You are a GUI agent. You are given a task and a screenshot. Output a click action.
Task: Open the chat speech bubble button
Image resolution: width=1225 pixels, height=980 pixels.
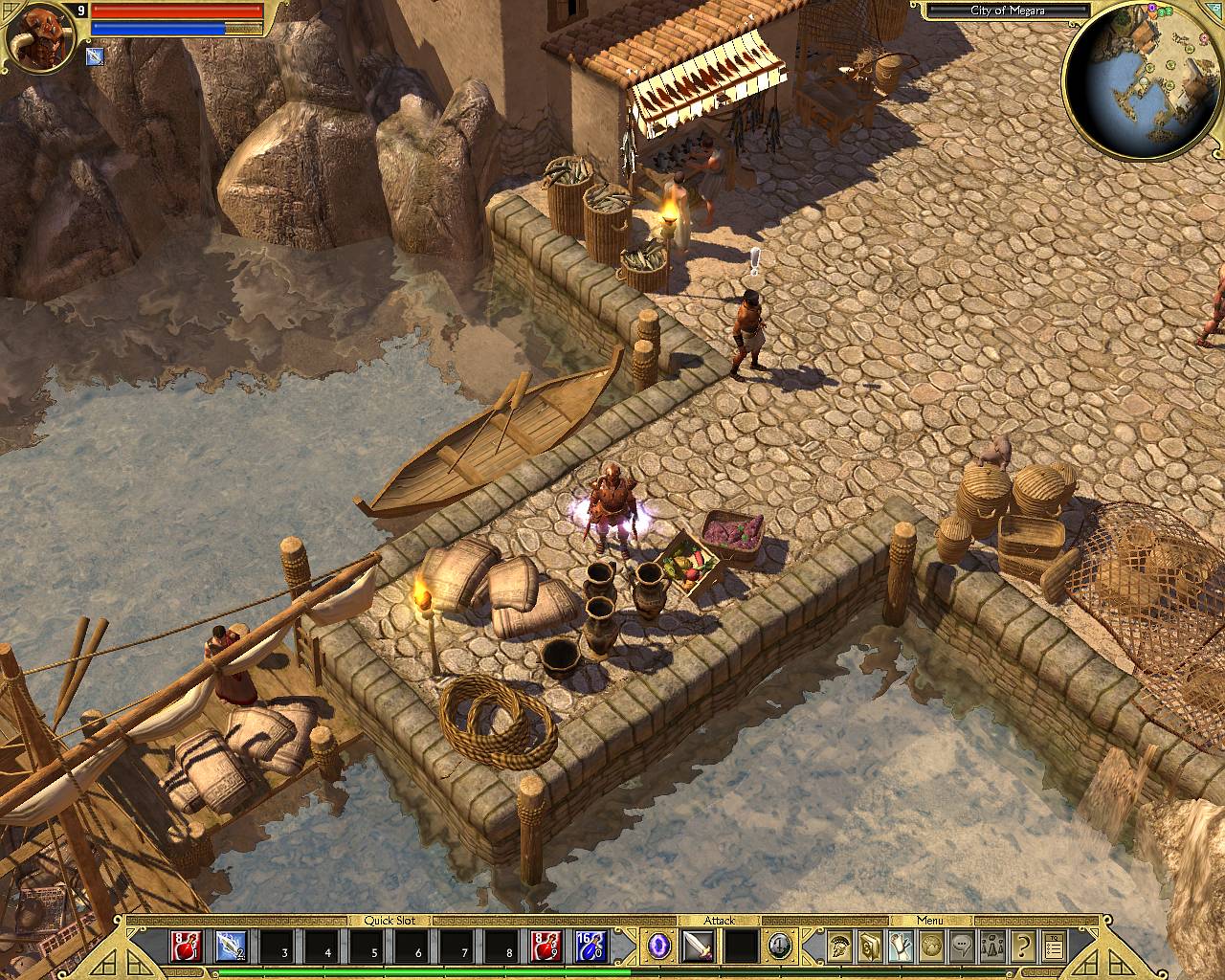(962, 946)
